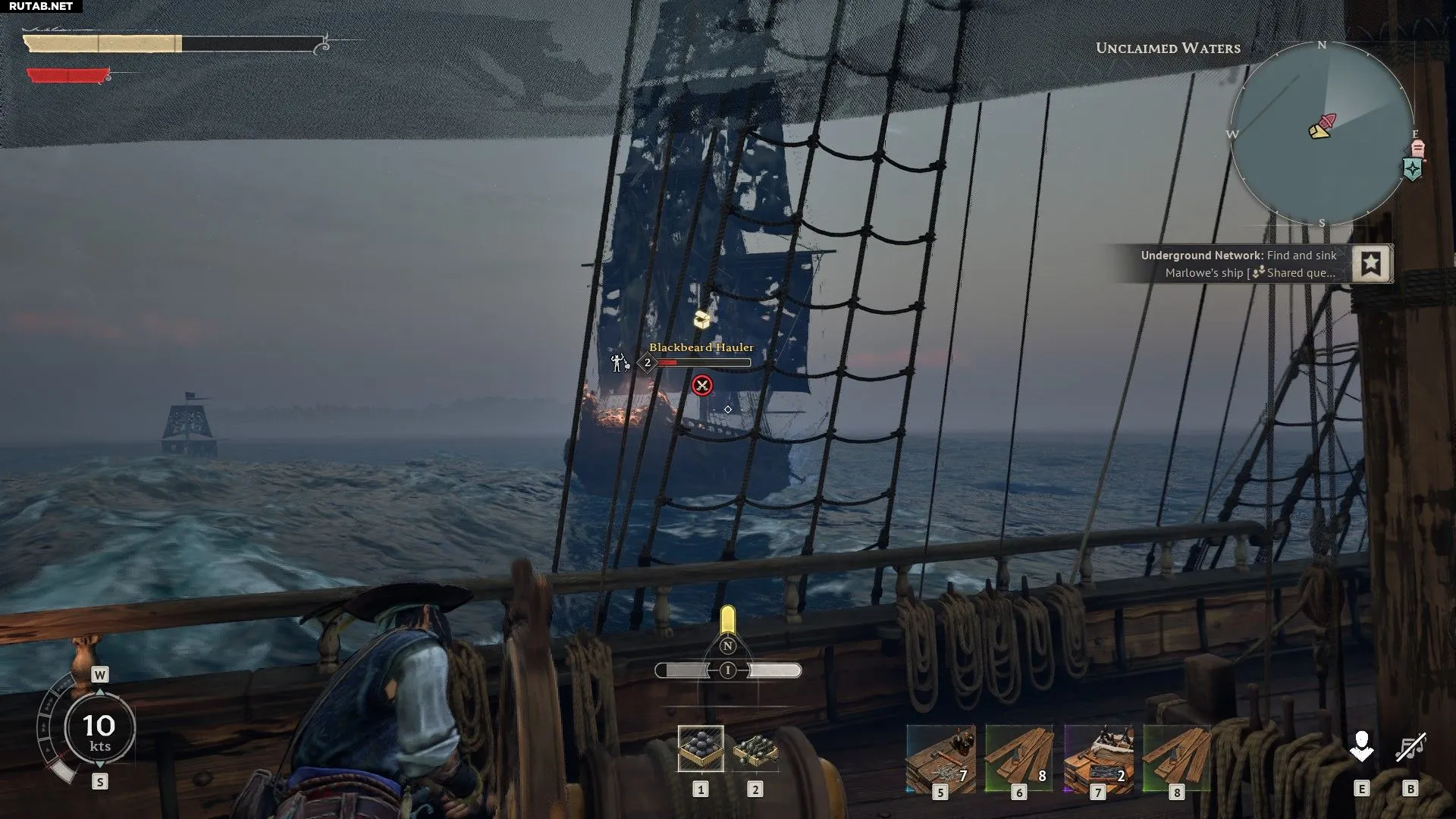The width and height of the screenshot is (1456, 819).
Task: Toggle the crossed-out music notes icon
Action: point(1410,748)
